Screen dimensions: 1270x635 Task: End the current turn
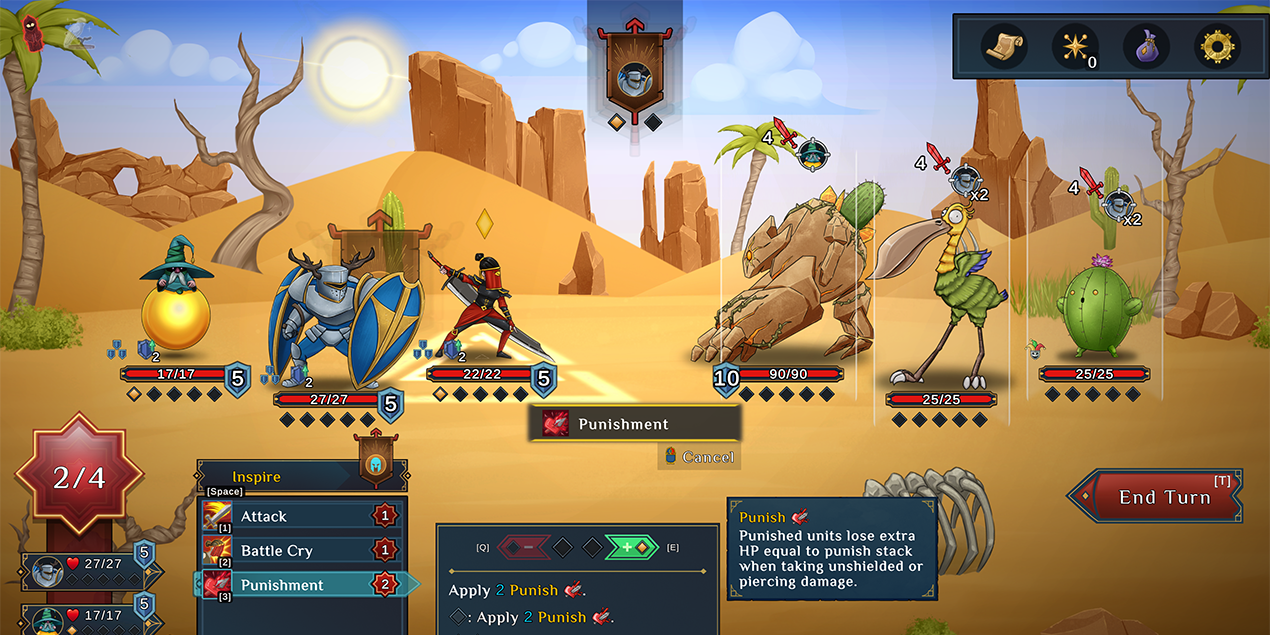point(1163,497)
